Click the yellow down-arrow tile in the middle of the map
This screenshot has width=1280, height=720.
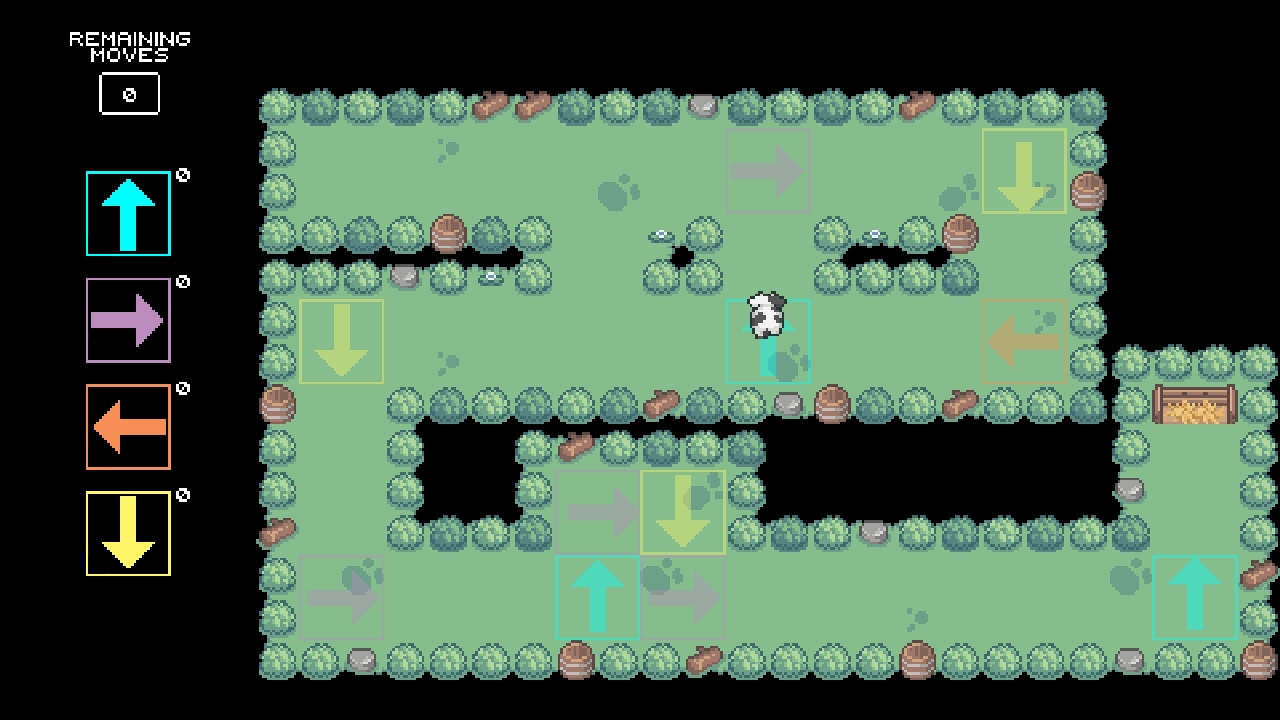coord(683,512)
